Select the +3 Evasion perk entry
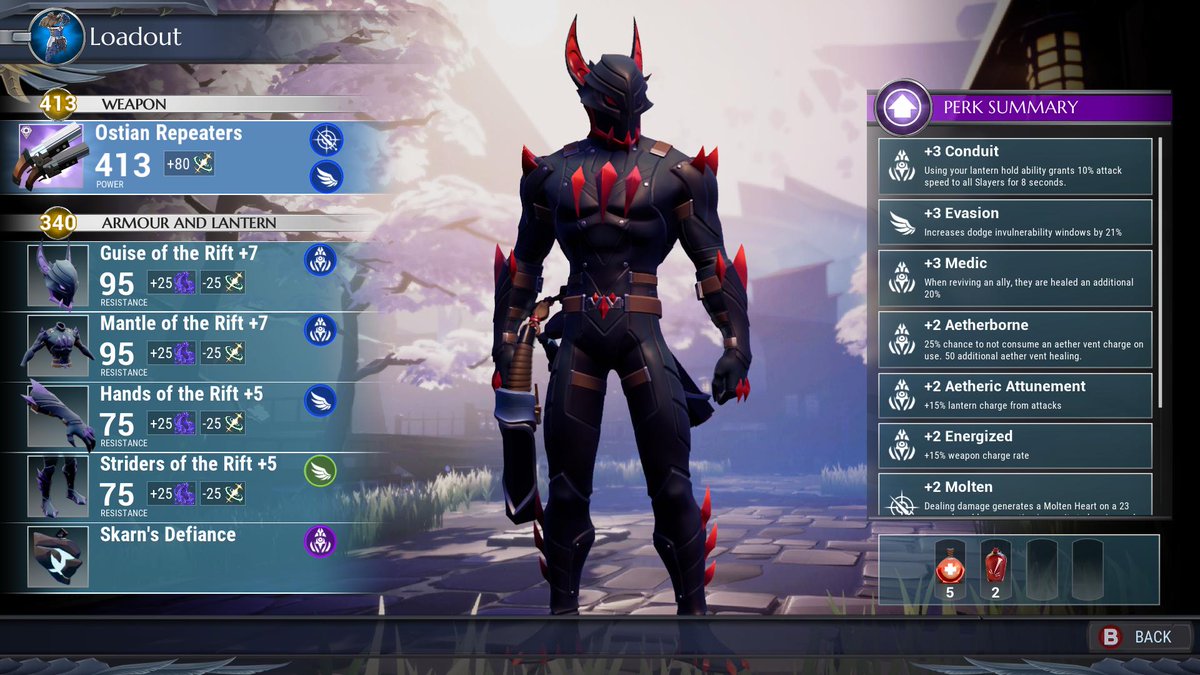Image resolution: width=1200 pixels, height=675 pixels. click(x=1015, y=222)
